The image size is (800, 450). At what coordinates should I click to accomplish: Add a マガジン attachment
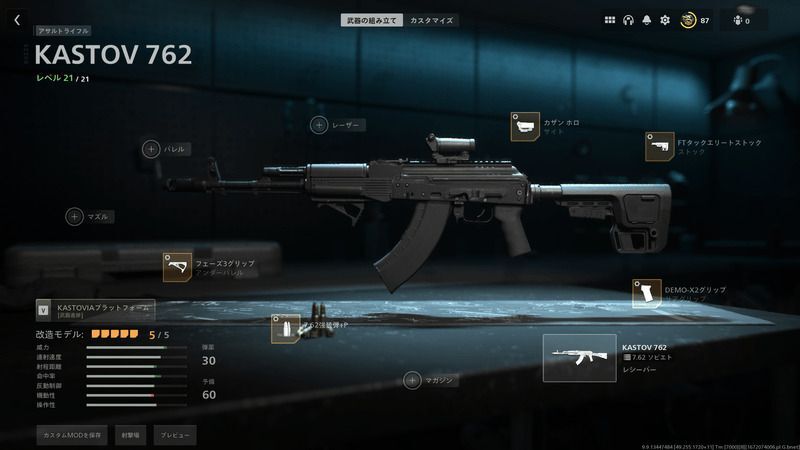tap(412, 380)
